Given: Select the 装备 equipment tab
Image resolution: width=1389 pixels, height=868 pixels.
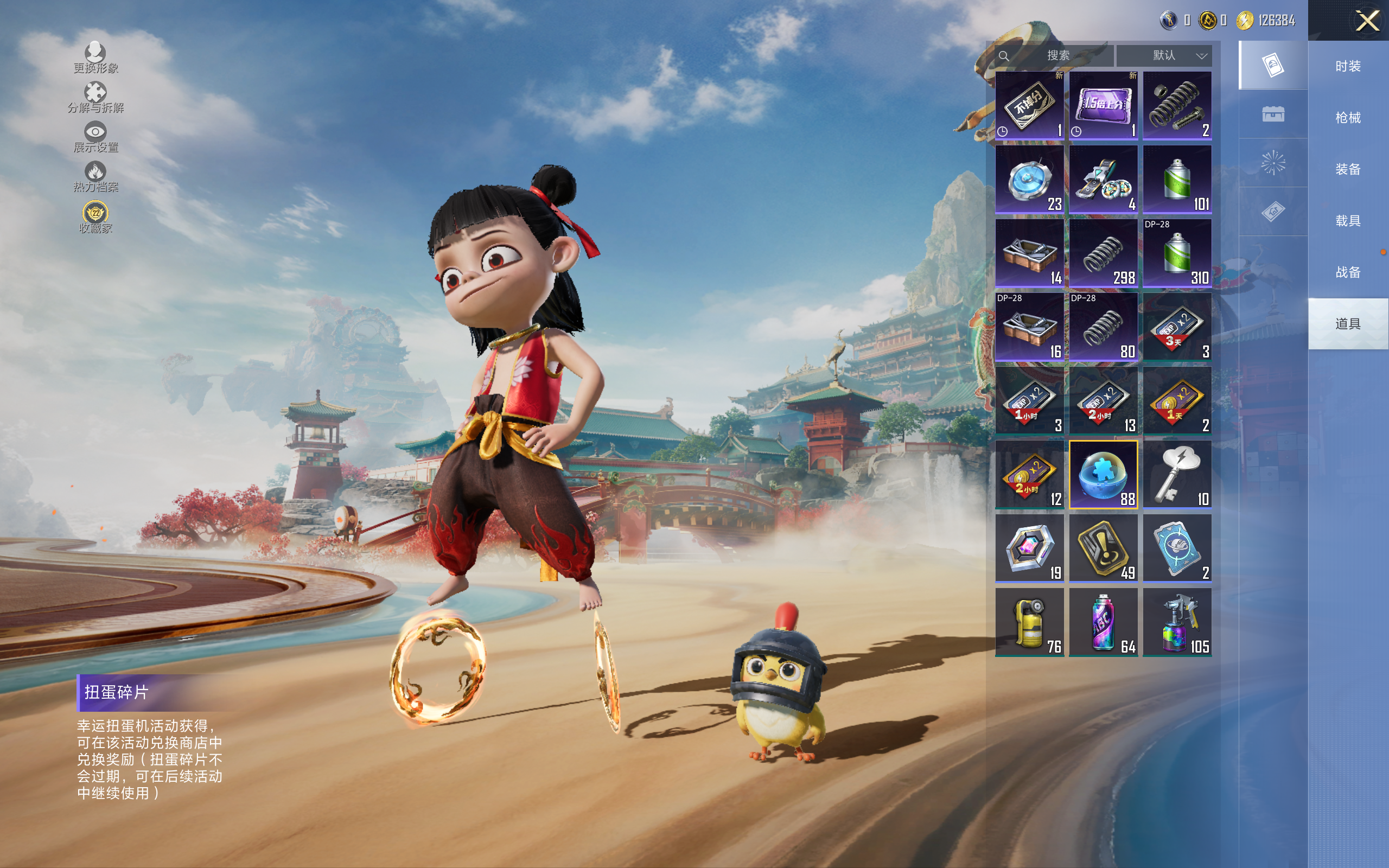Looking at the screenshot, I should [1348, 169].
